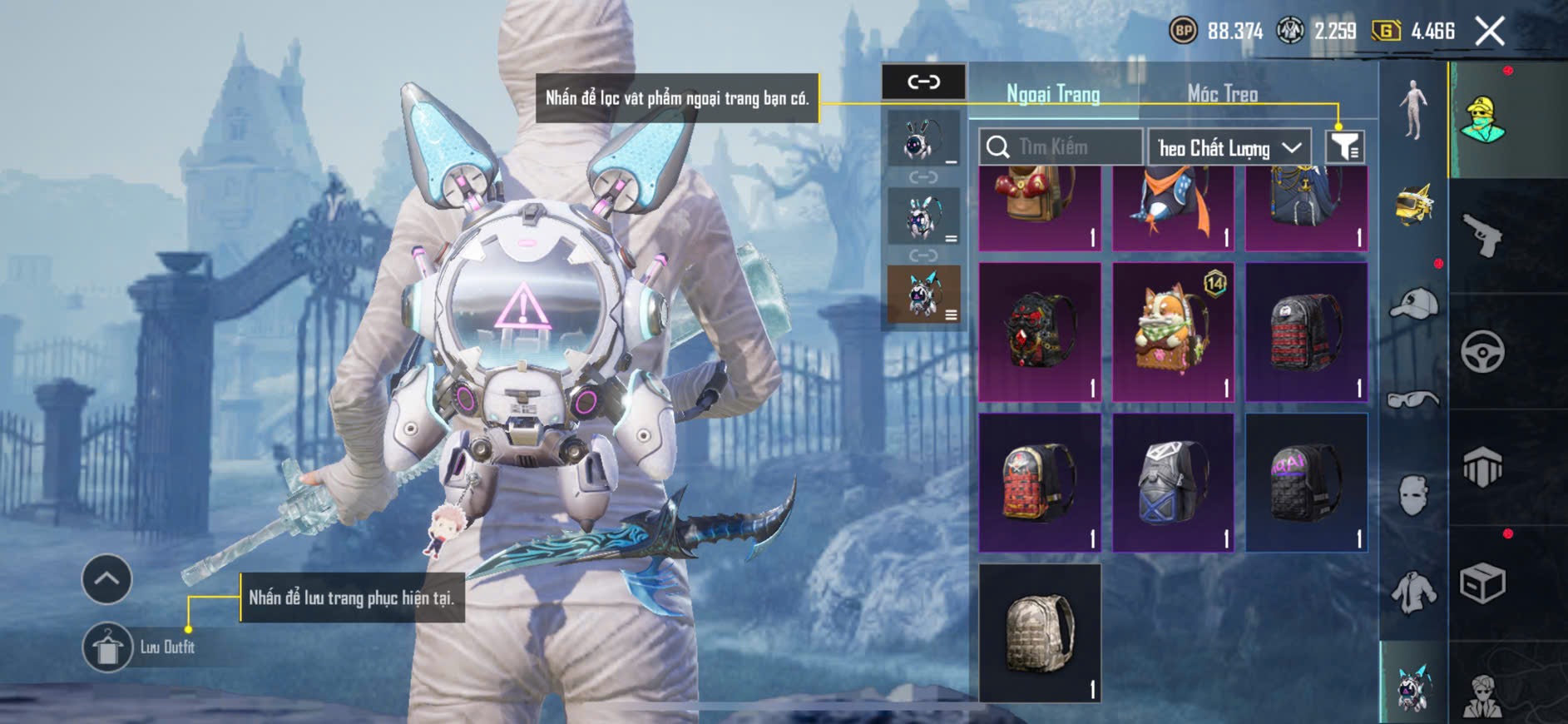Screen dimensions: 1568x724
Task: Pick the plain camo backpack
Action: click(1039, 632)
